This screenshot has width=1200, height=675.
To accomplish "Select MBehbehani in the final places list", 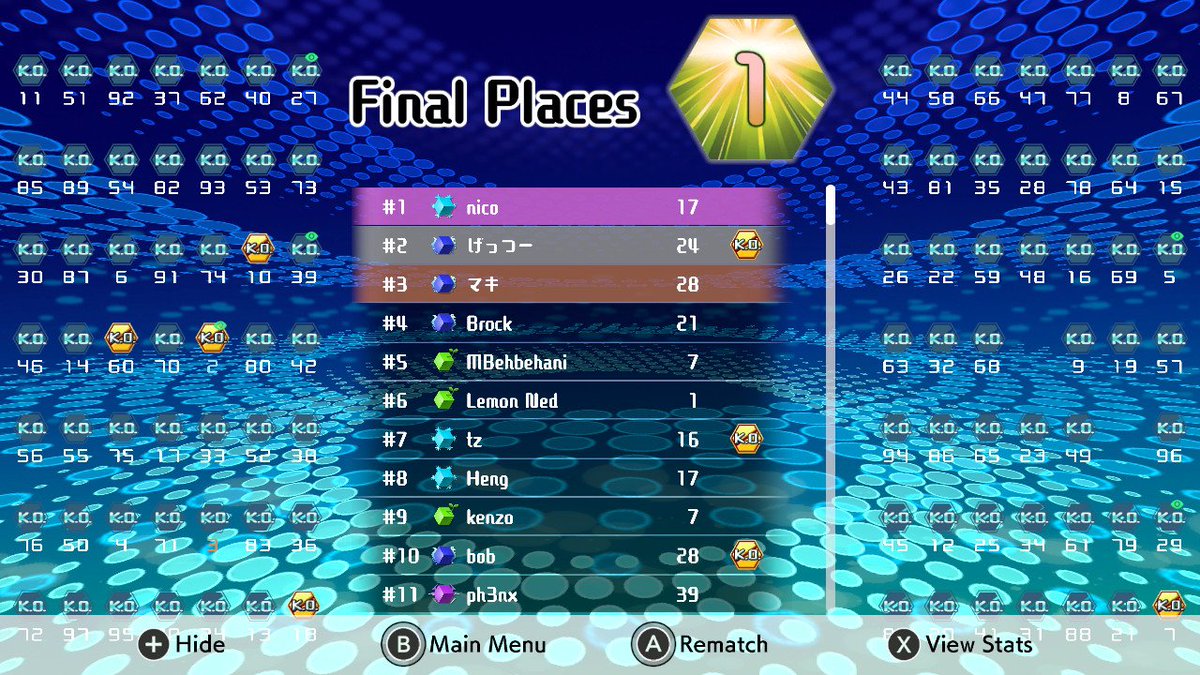I will tap(568, 362).
